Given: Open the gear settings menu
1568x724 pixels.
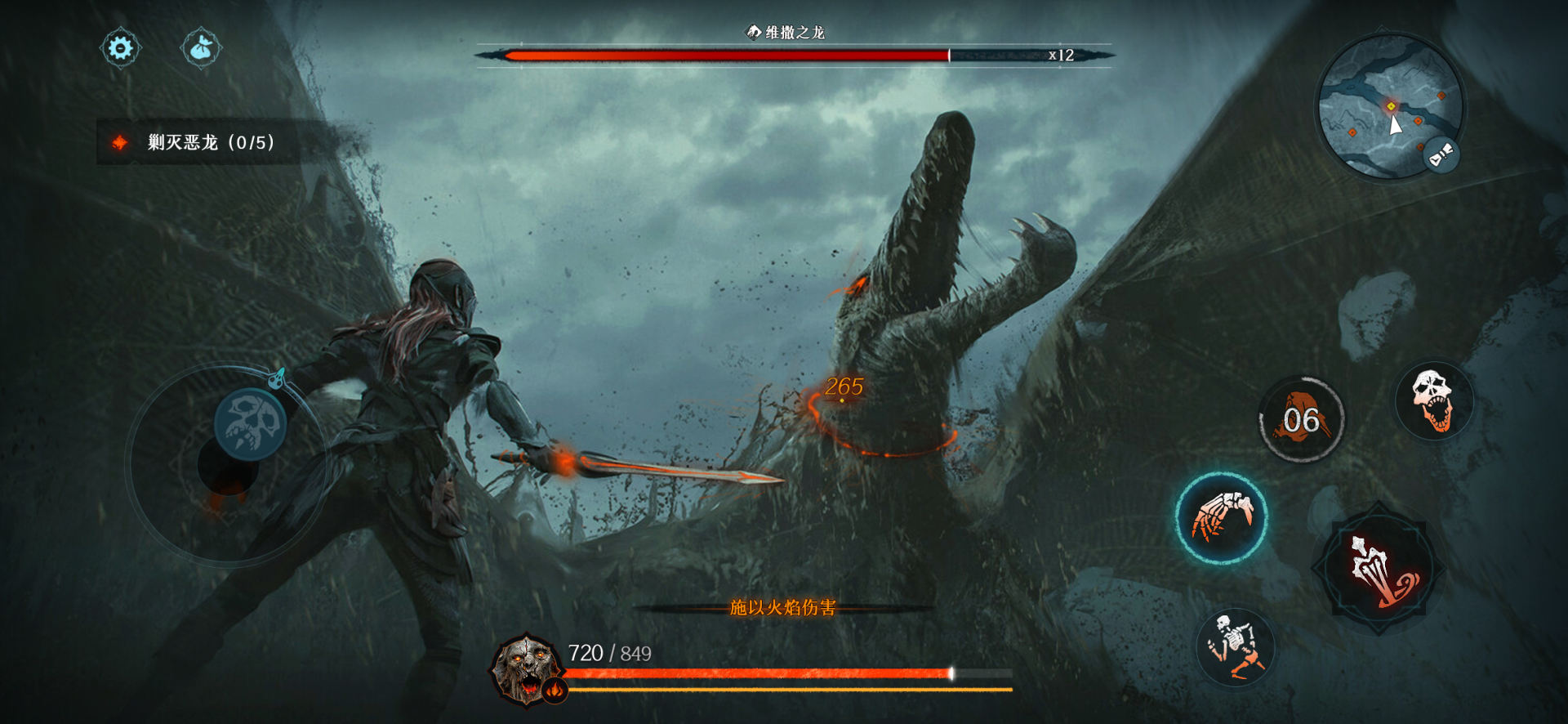Looking at the screenshot, I should 120,48.
